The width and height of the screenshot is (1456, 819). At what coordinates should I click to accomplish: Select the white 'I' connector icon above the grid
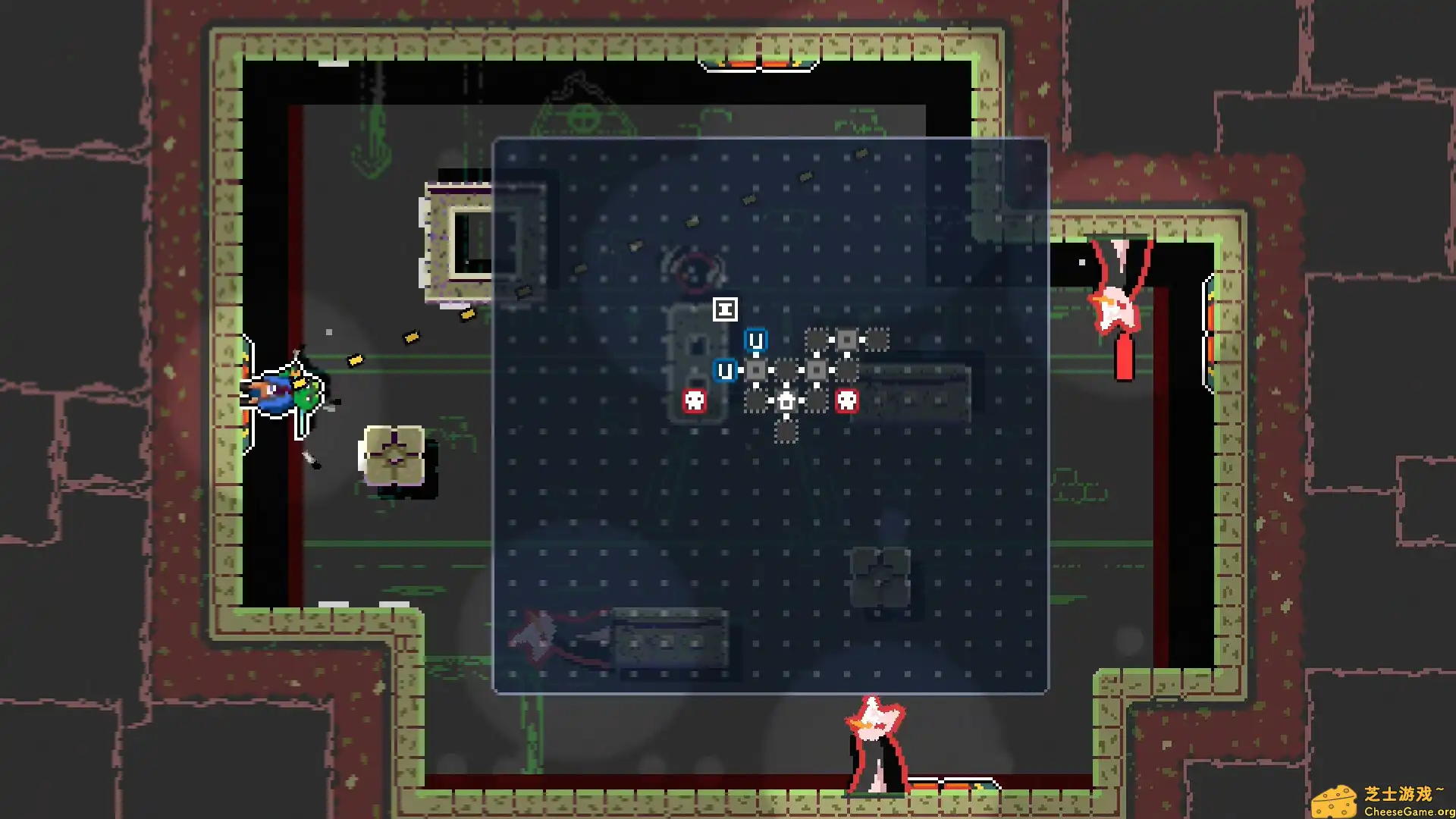point(725,309)
